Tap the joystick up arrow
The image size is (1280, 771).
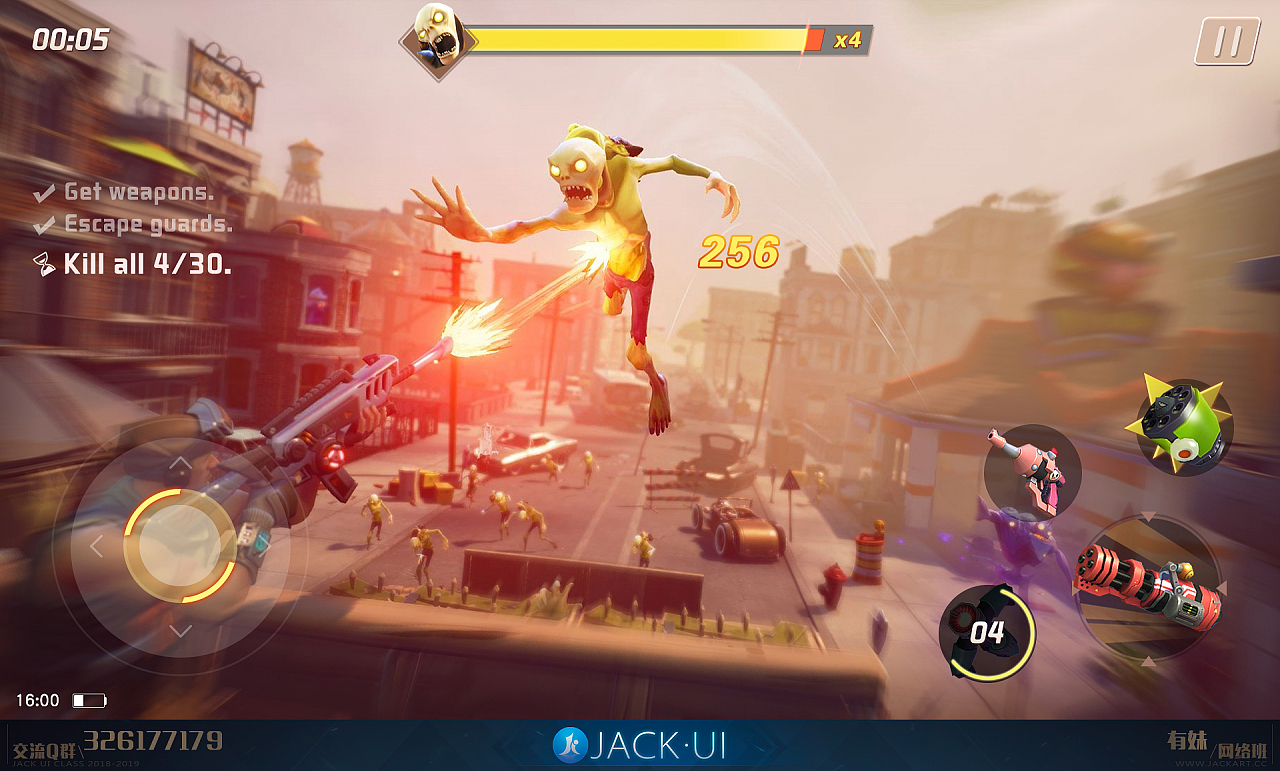point(180,463)
